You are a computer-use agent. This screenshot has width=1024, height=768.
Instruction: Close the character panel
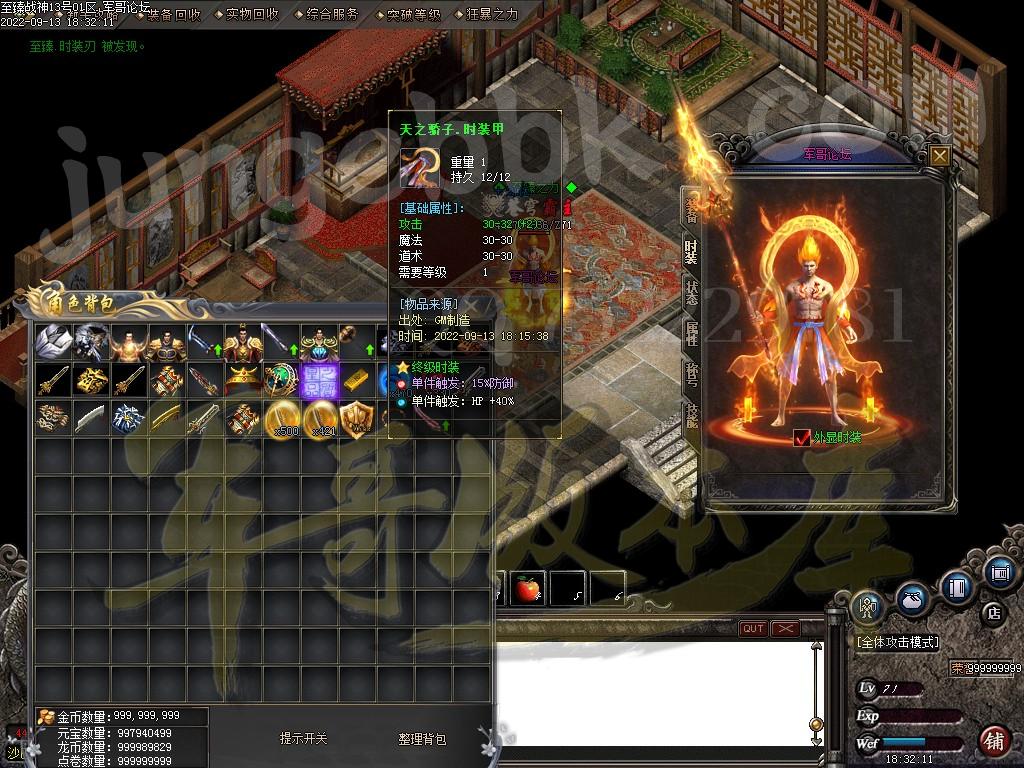click(939, 156)
